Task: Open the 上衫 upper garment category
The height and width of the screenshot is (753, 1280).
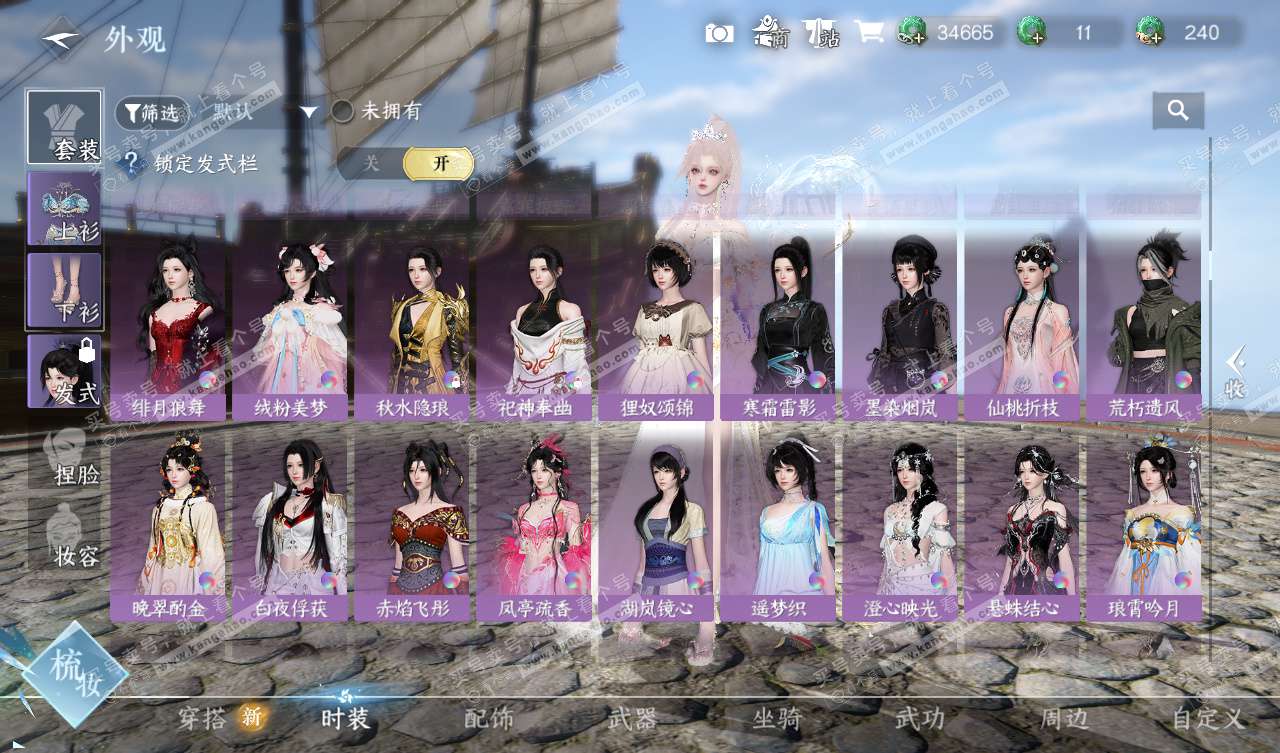Action: 64,208
